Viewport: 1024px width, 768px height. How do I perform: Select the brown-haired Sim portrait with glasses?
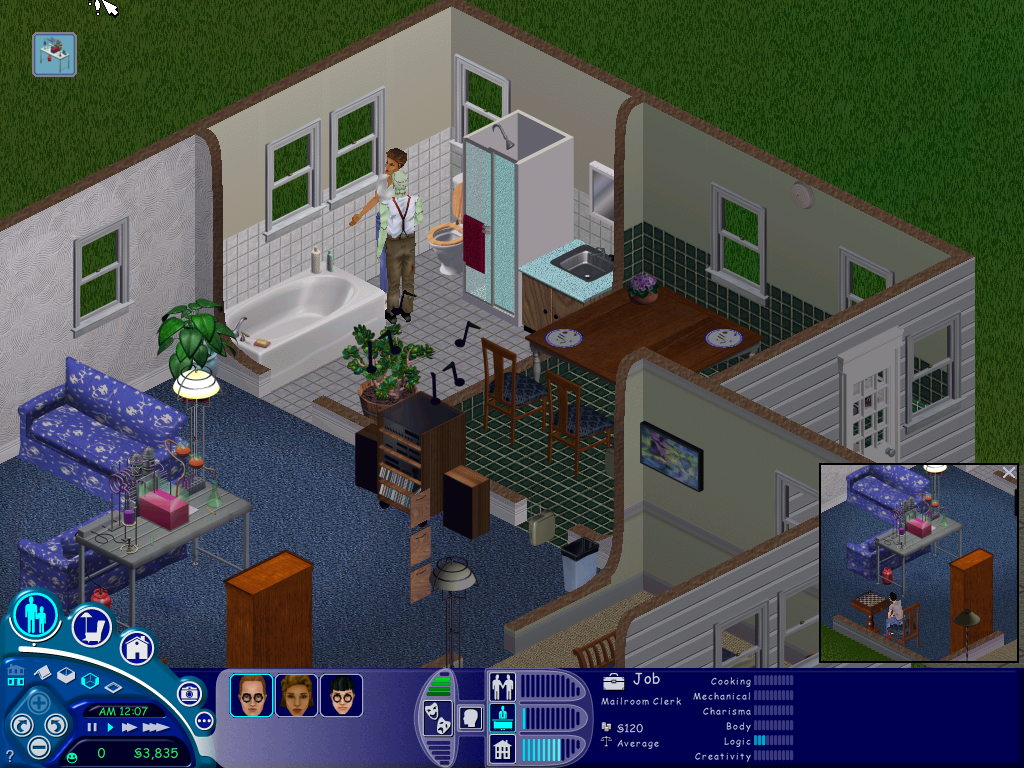[x=251, y=695]
